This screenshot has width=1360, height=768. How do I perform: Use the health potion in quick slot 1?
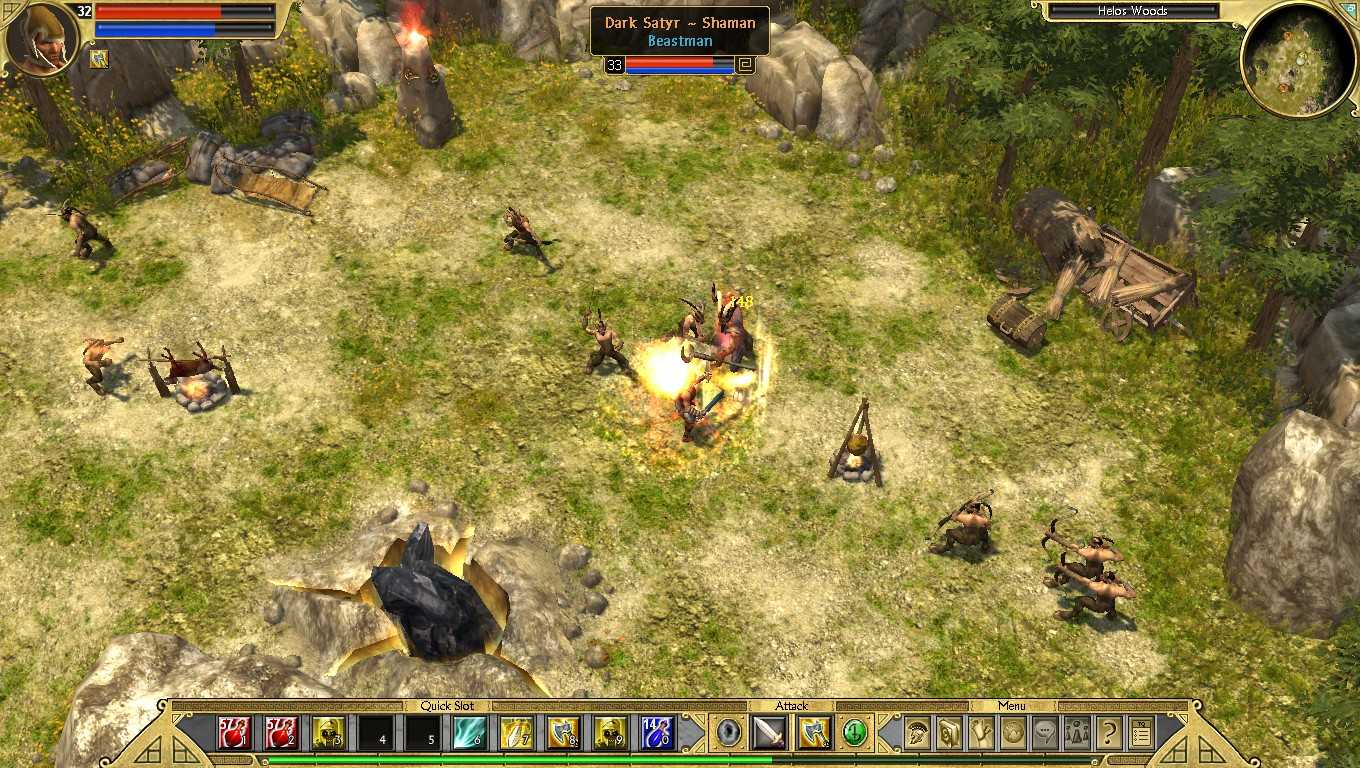(x=235, y=733)
